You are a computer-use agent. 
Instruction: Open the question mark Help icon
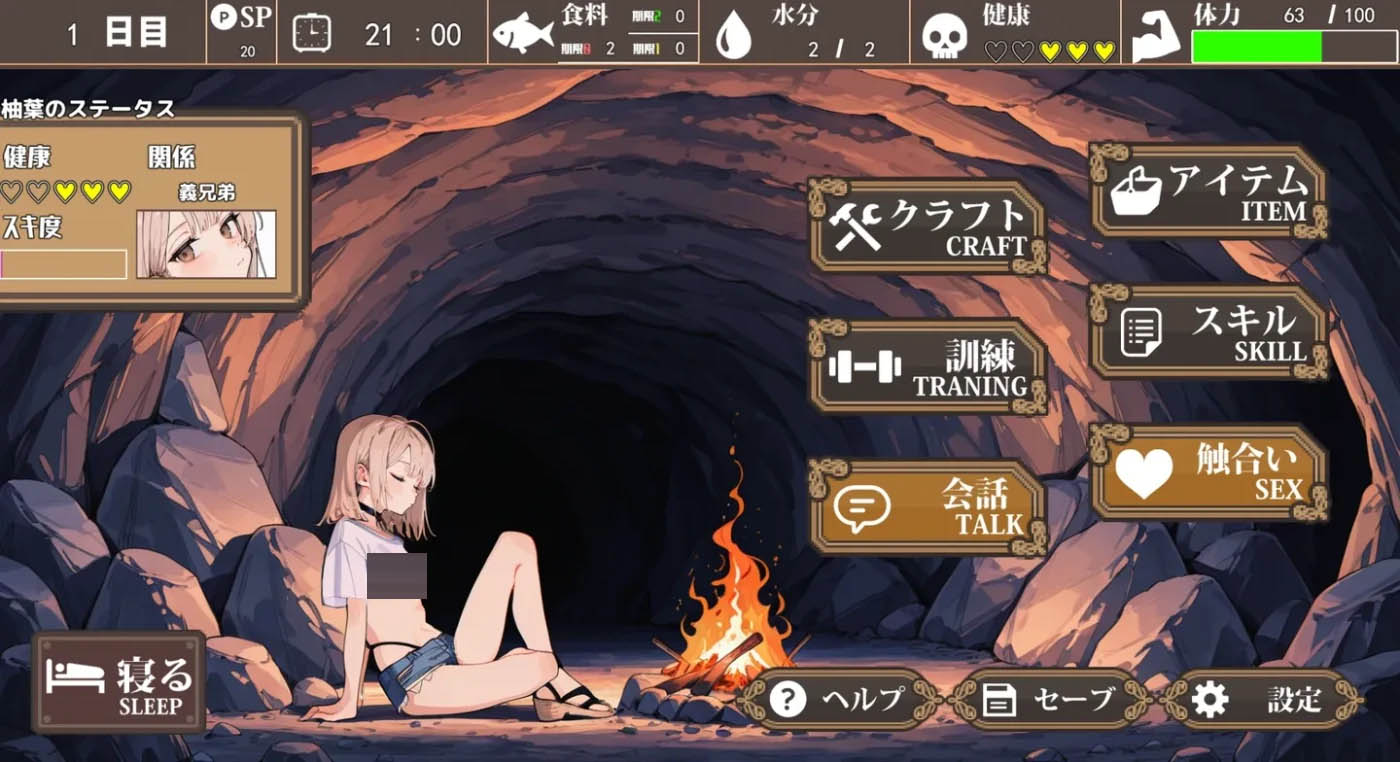[787, 700]
